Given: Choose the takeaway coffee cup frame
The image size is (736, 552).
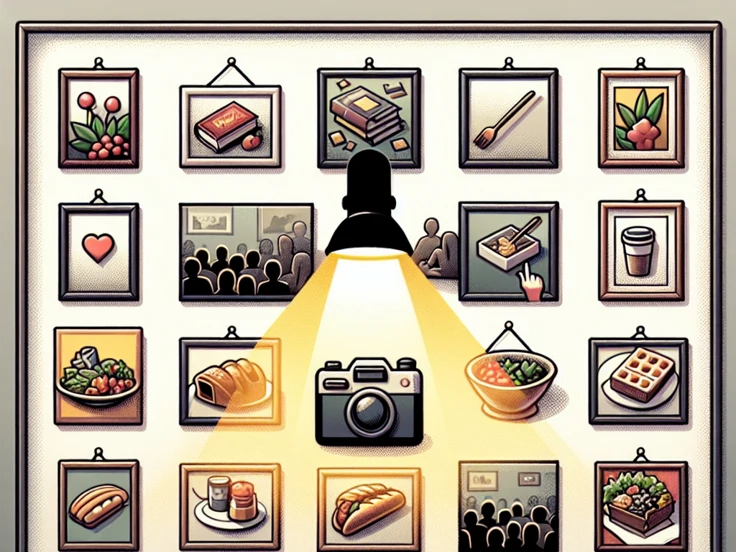Looking at the screenshot, I should coord(640,250).
